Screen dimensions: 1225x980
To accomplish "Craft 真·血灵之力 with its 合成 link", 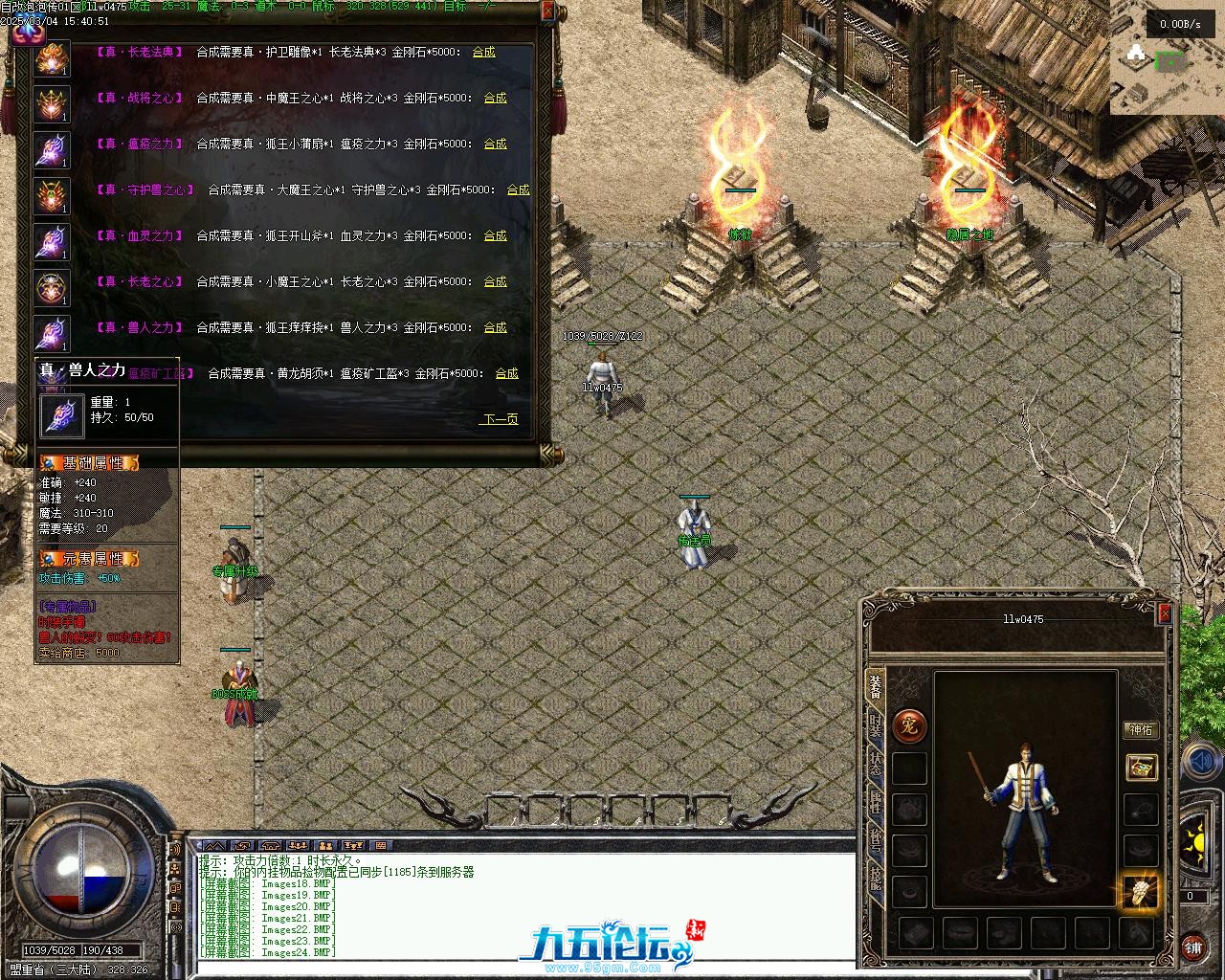I will (x=495, y=235).
